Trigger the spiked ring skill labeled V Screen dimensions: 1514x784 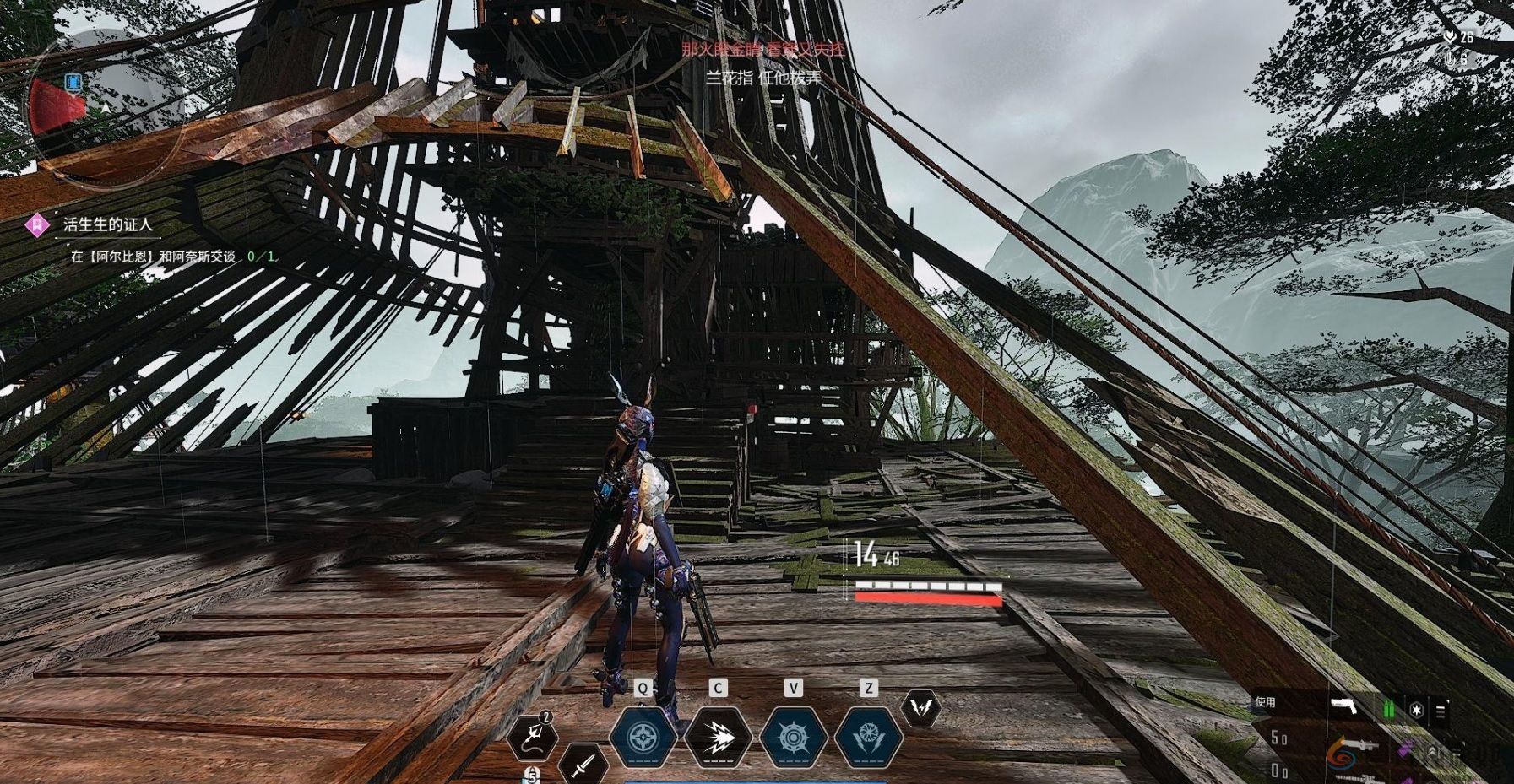[x=793, y=737]
